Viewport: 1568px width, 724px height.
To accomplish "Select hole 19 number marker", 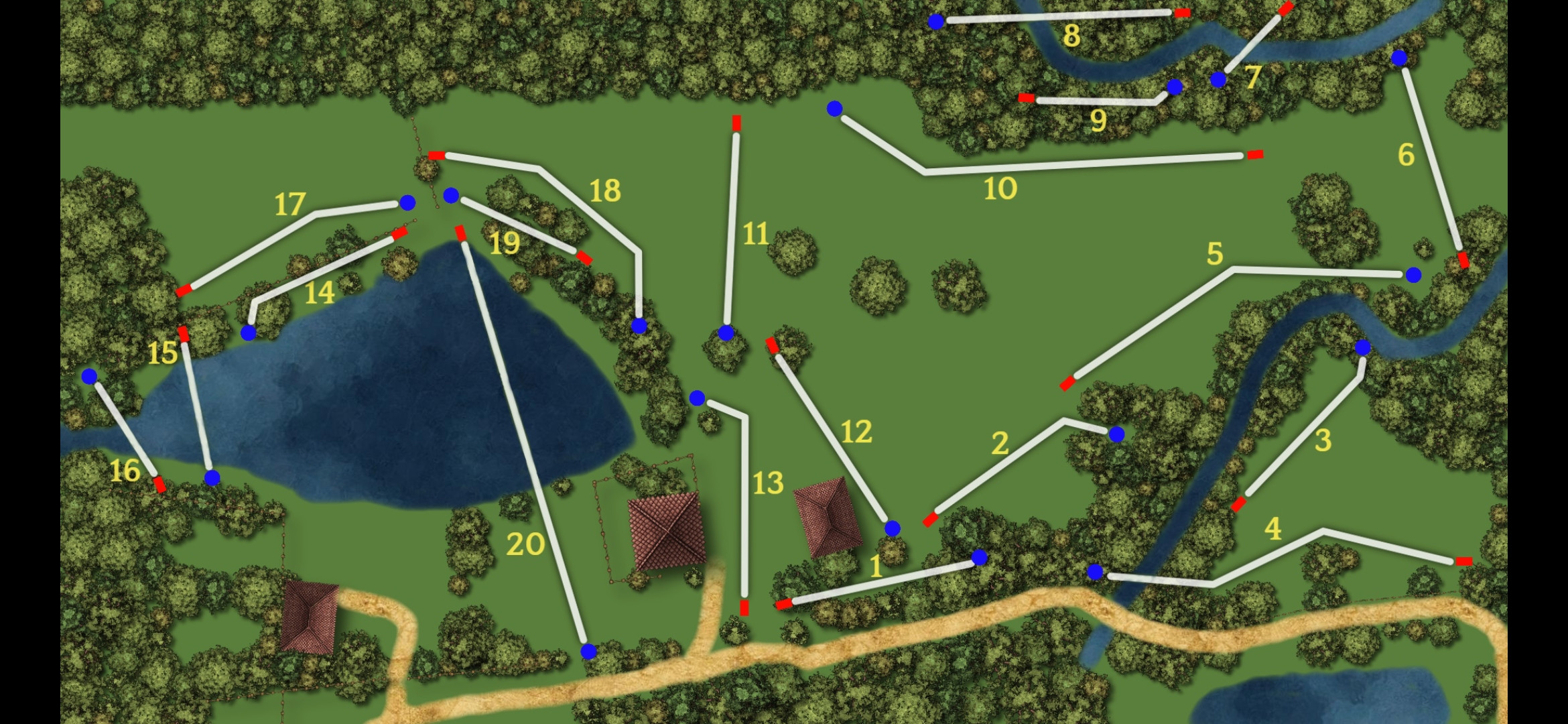I will [x=504, y=243].
